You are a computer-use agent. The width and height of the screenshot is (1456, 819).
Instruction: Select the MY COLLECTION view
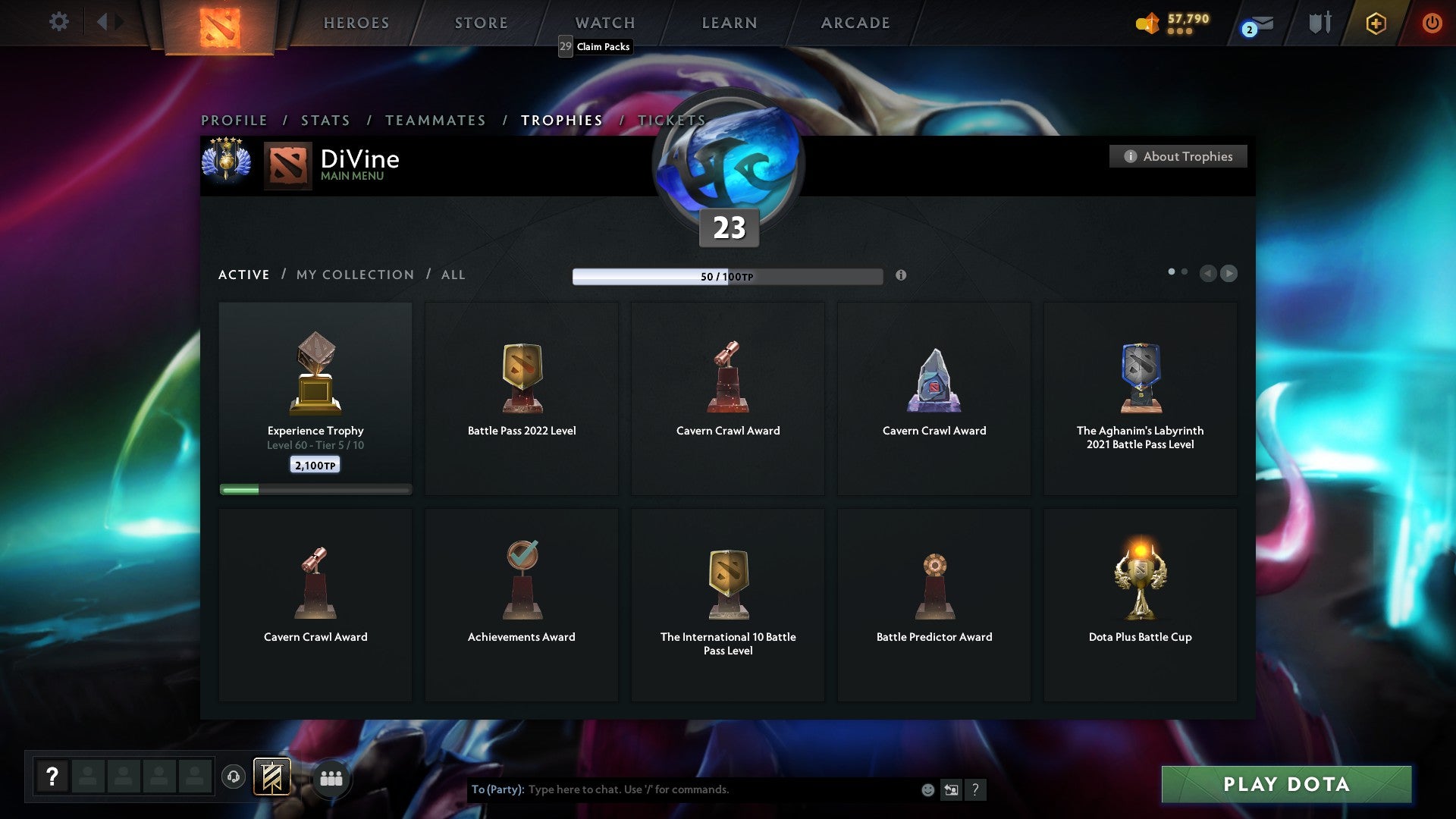pos(354,275)
